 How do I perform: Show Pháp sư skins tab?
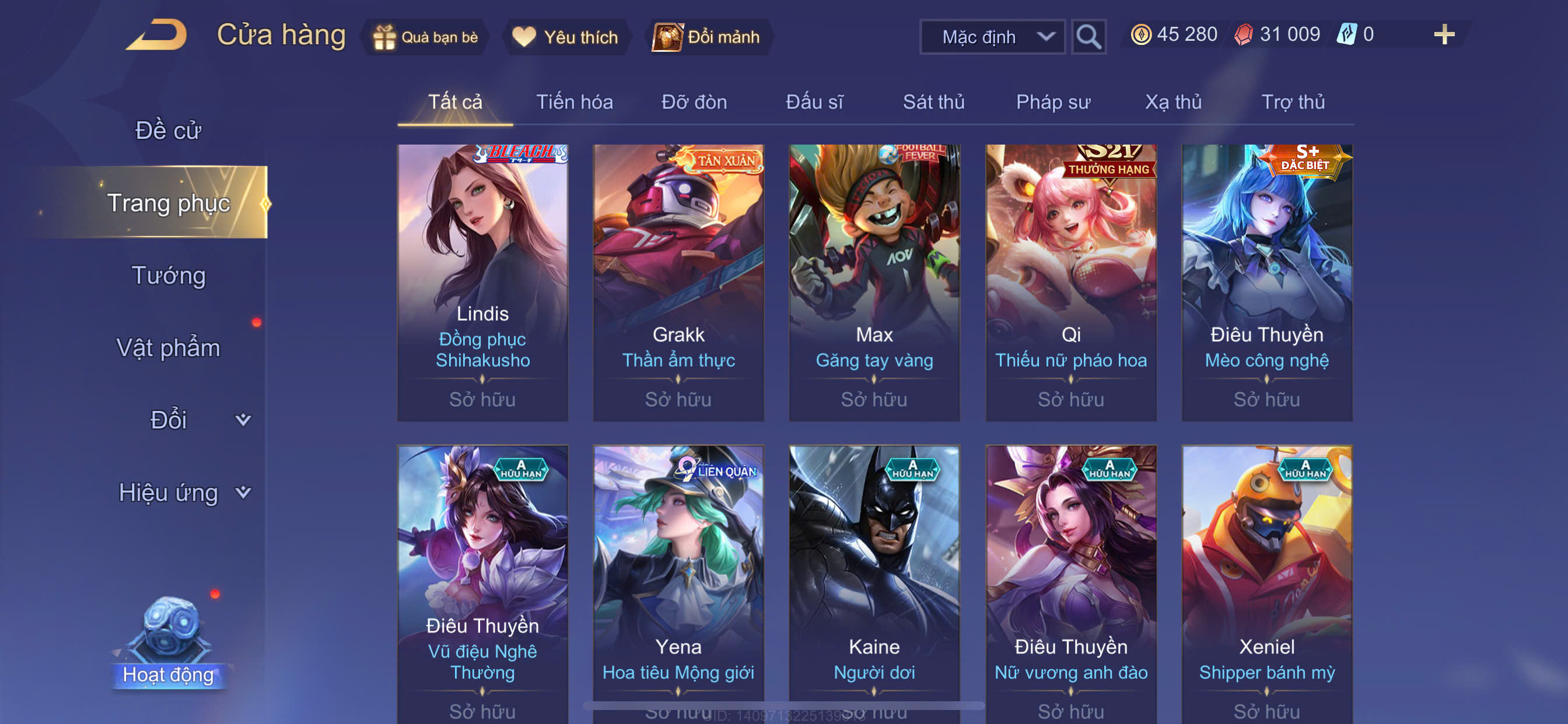1052,102
